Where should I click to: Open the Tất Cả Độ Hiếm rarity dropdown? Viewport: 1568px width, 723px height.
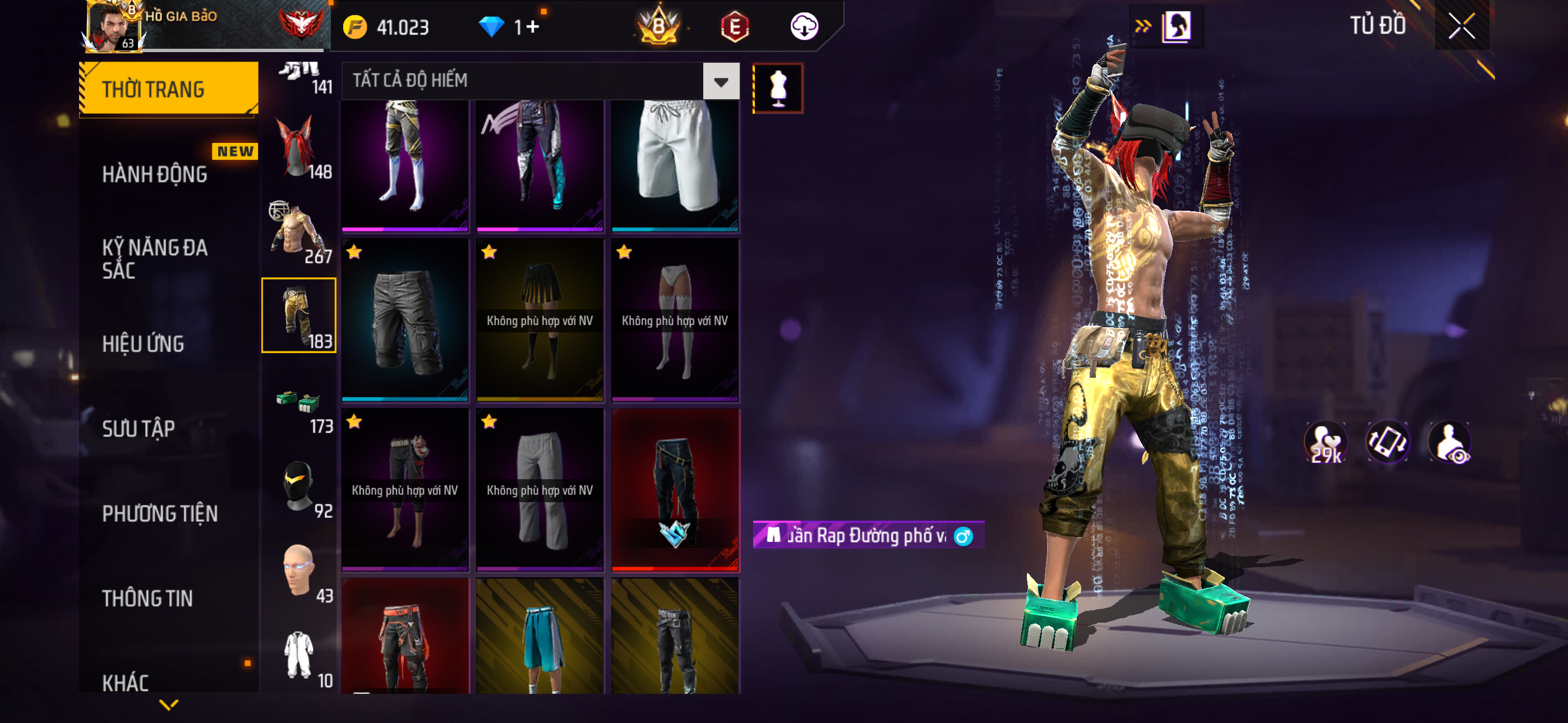[721, 81]
